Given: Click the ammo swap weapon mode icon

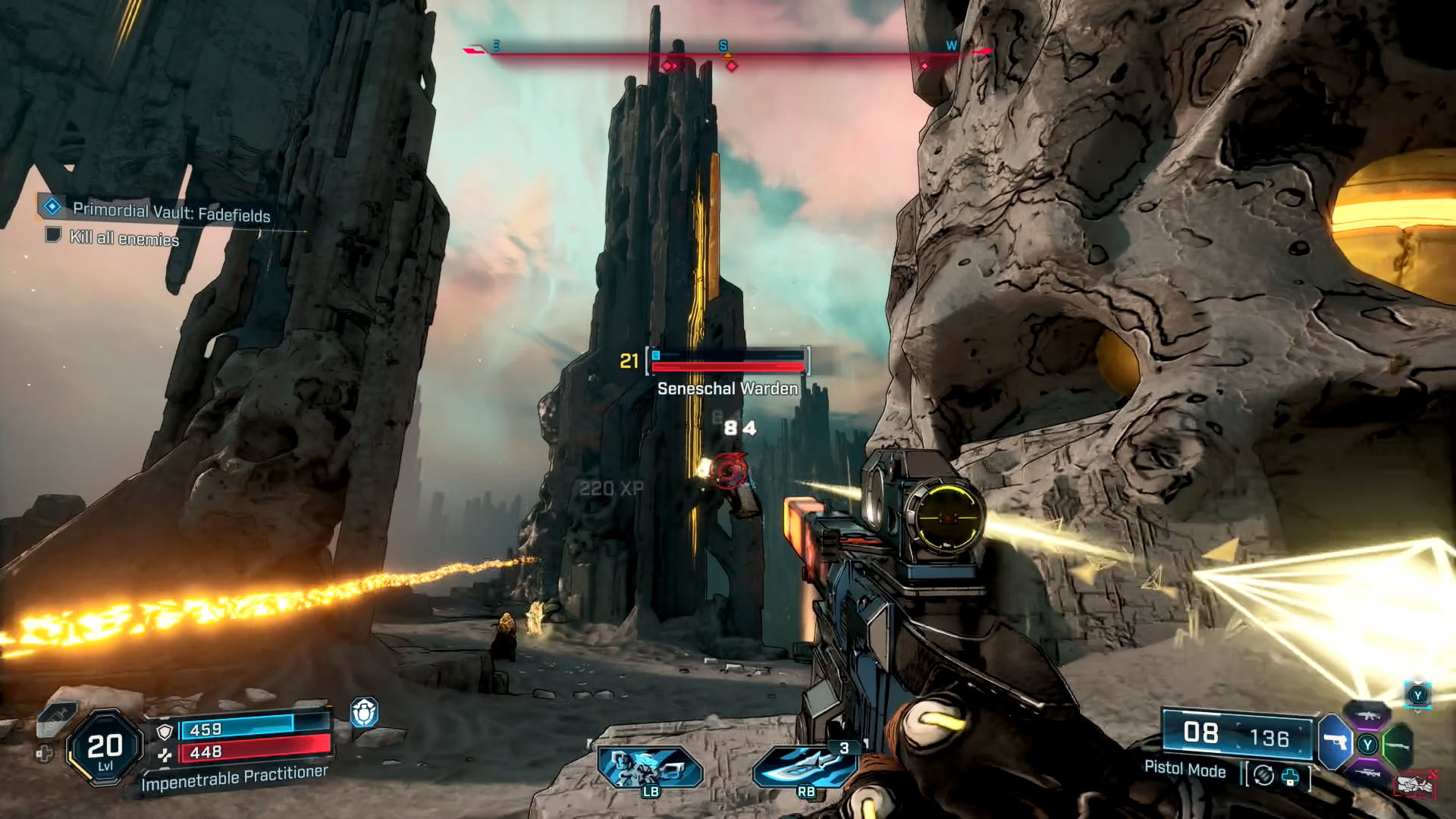Looking at the screenshot, I should point(1263,775).
